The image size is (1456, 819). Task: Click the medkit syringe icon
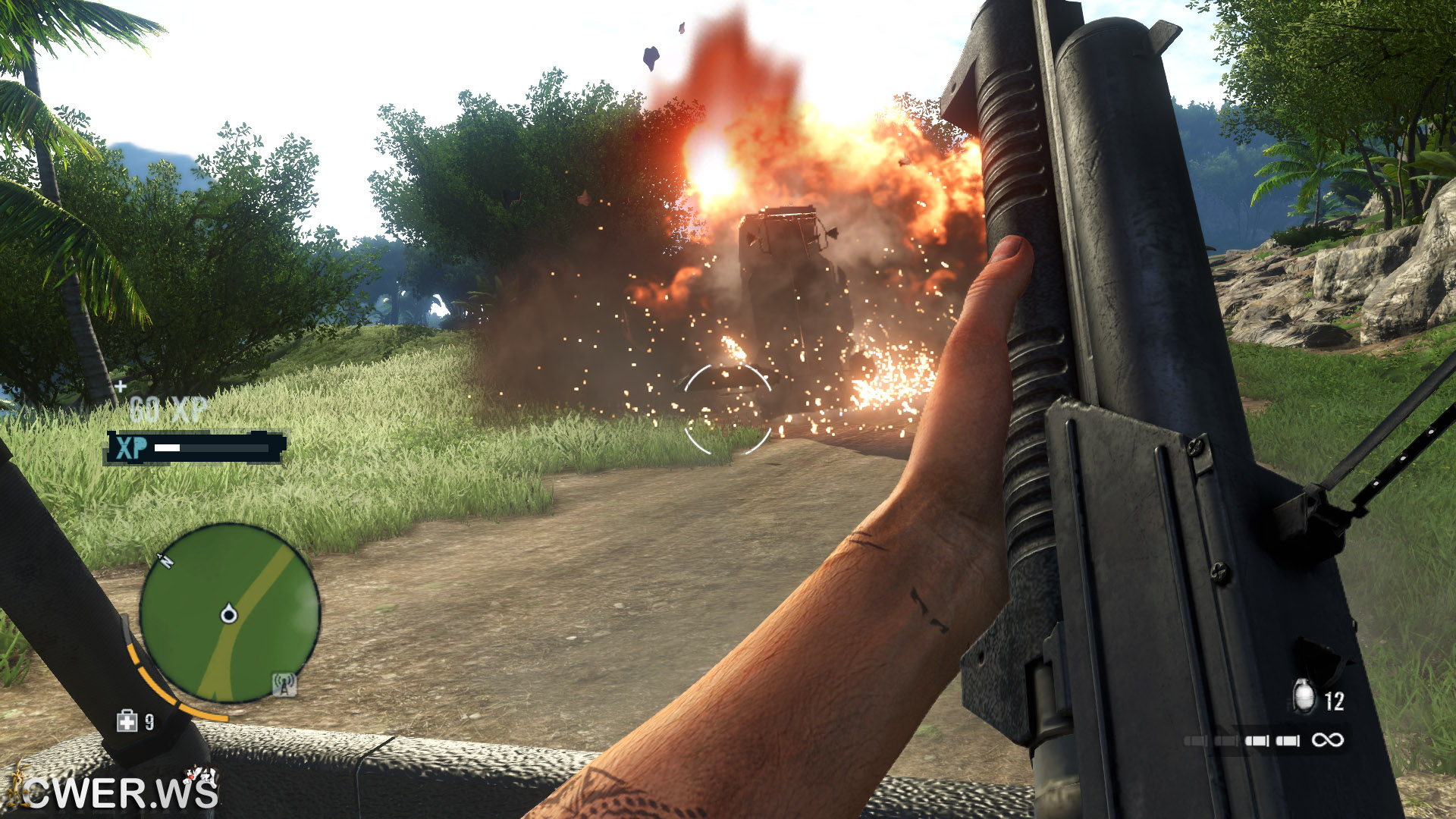127,721
